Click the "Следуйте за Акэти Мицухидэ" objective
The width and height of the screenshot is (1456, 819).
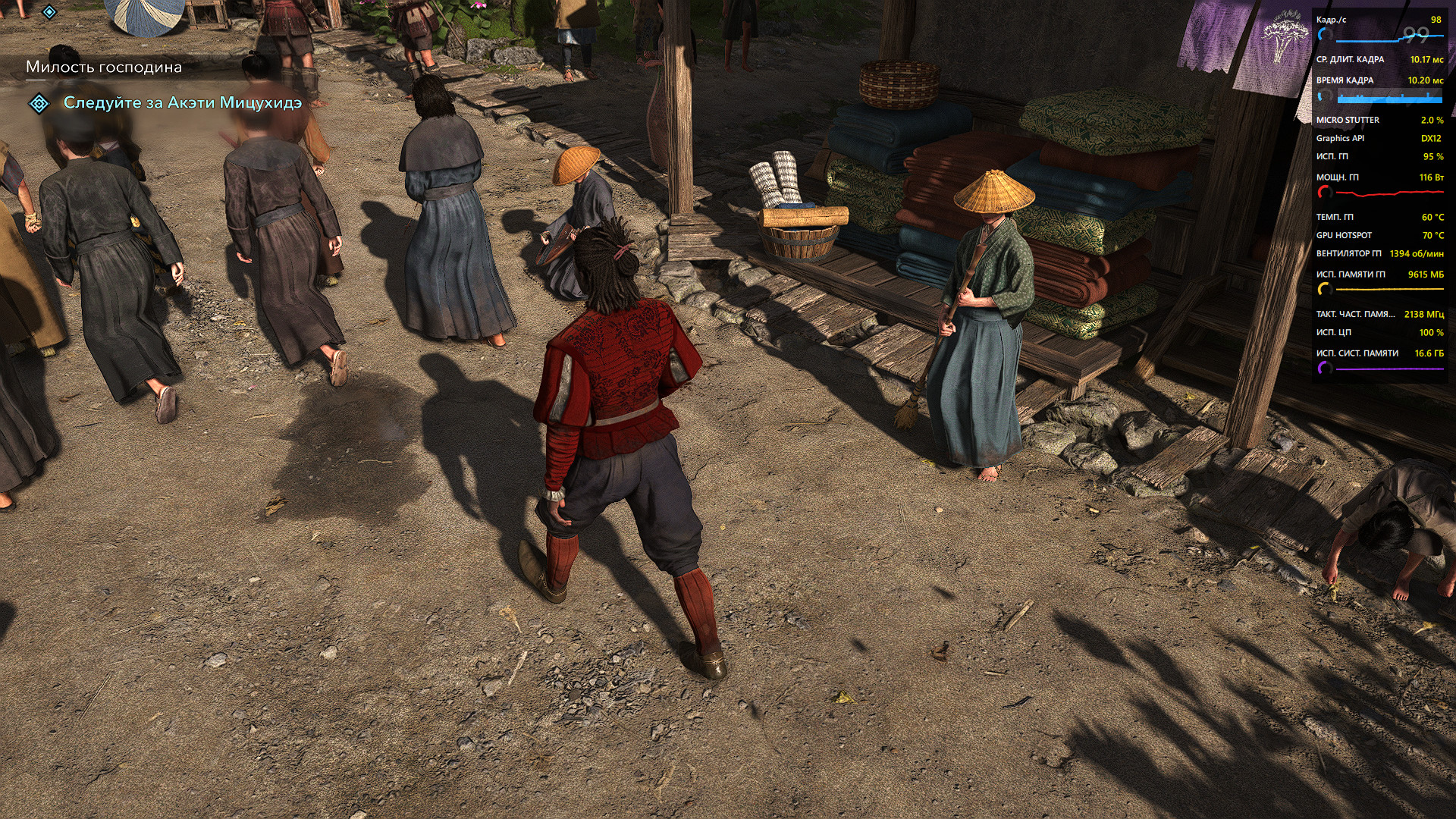click(182, 102)
